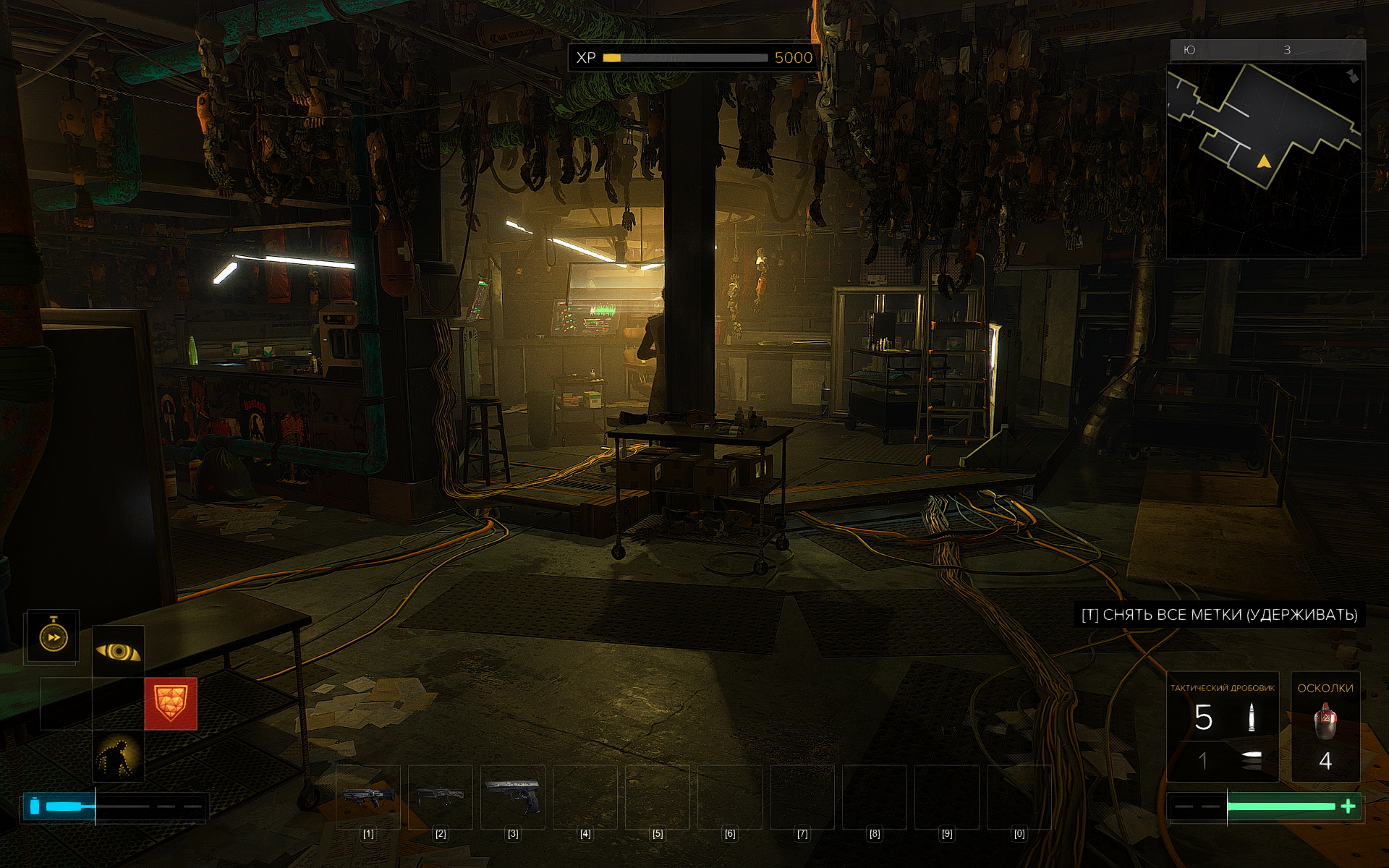This screenshot has width=1389, height=868.
Task: Click the minimap in the corner
Action: coord(1265,160)
